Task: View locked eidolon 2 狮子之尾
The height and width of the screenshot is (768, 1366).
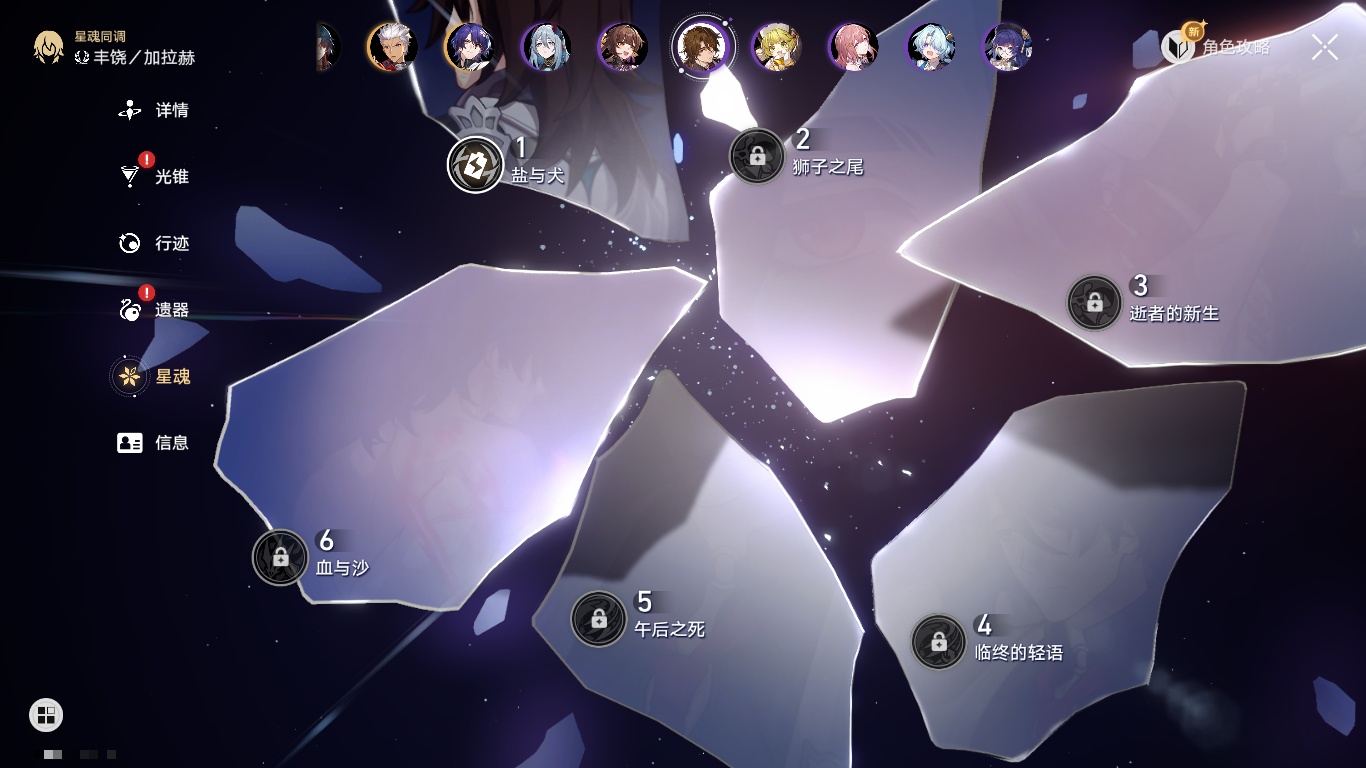Action: coord(757,156)
